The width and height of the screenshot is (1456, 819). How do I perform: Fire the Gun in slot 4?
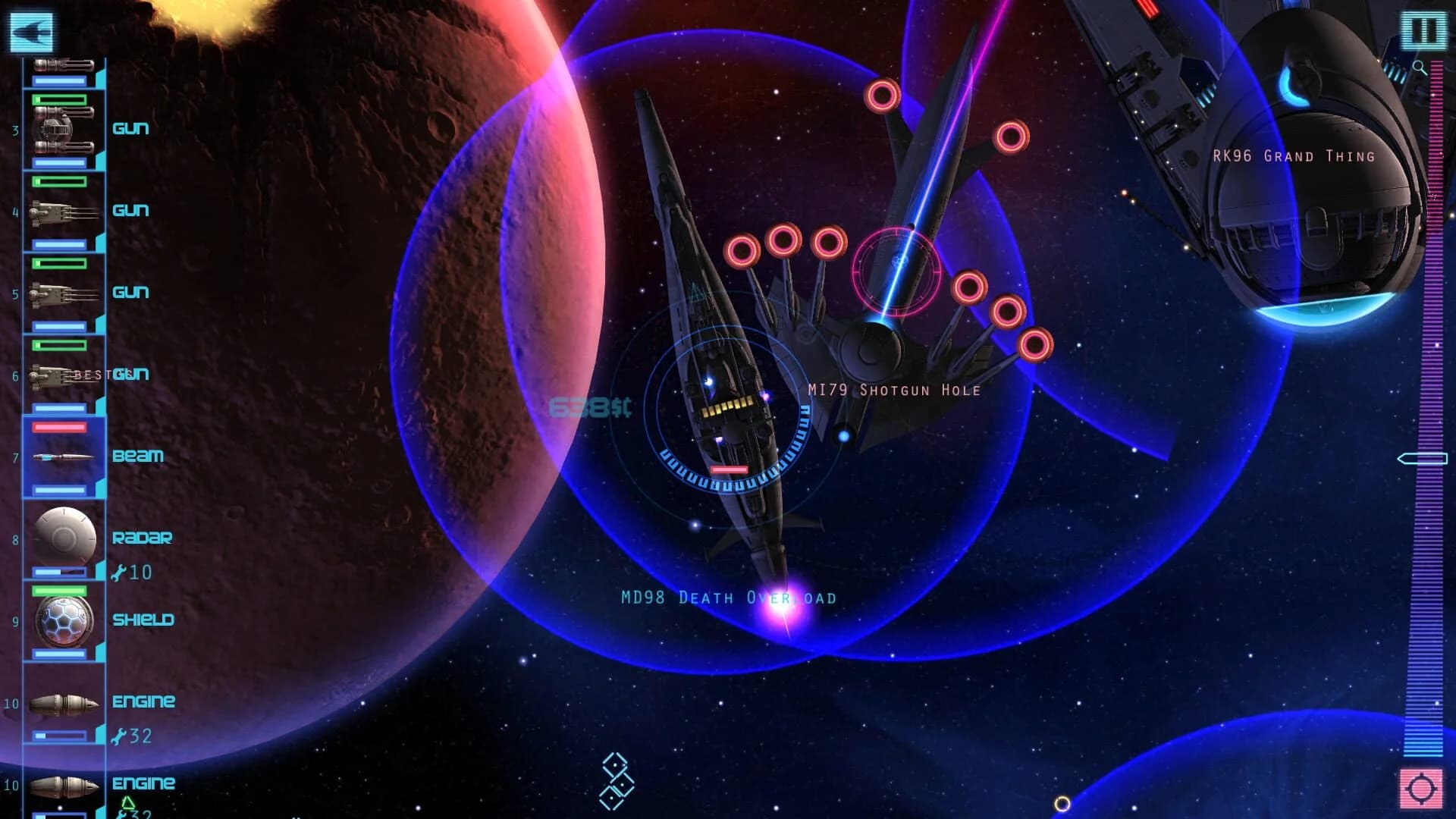[x=64, y=211]
